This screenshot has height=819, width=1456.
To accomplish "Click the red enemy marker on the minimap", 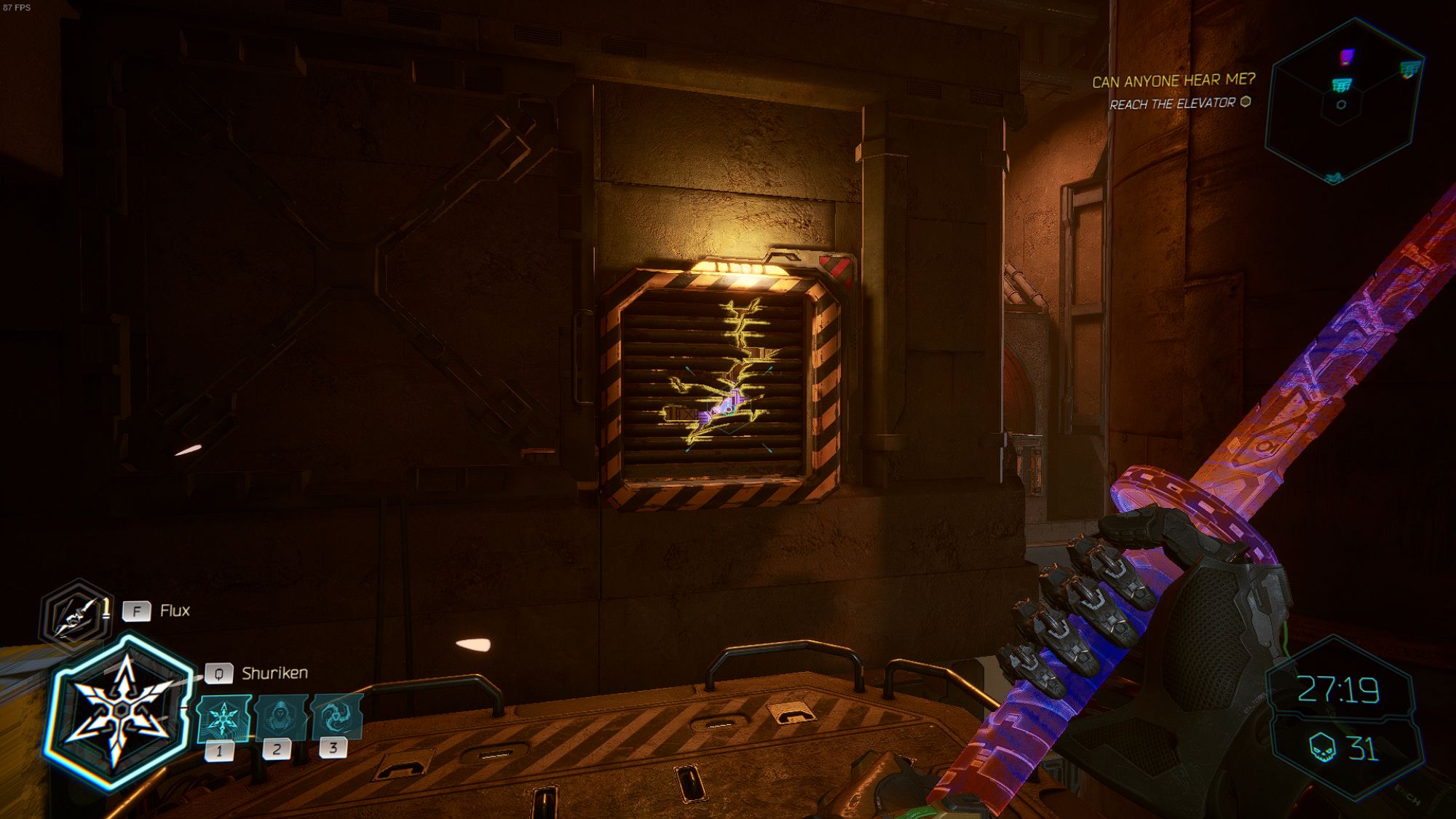I will tap(1347, 55).
